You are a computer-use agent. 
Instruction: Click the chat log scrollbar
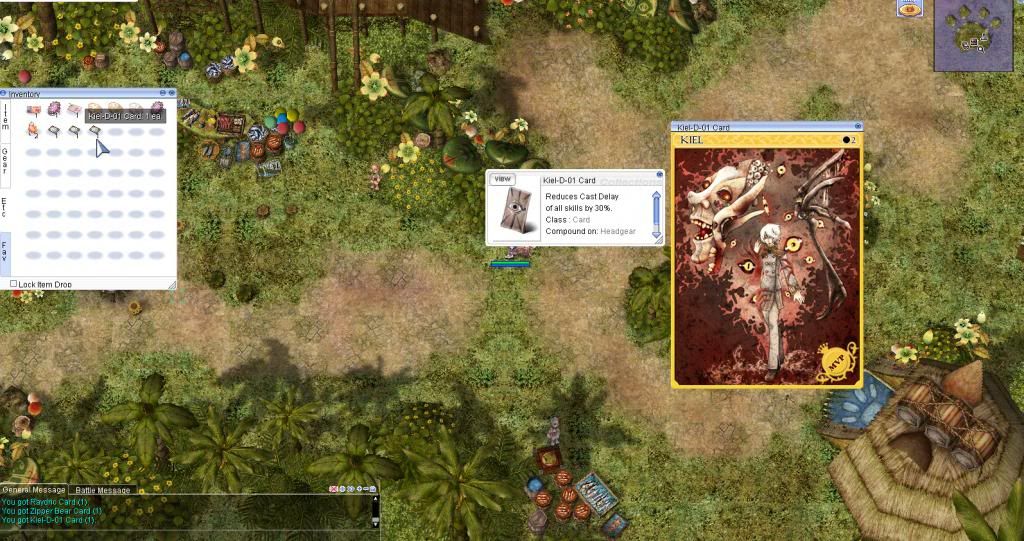[375, 510]
